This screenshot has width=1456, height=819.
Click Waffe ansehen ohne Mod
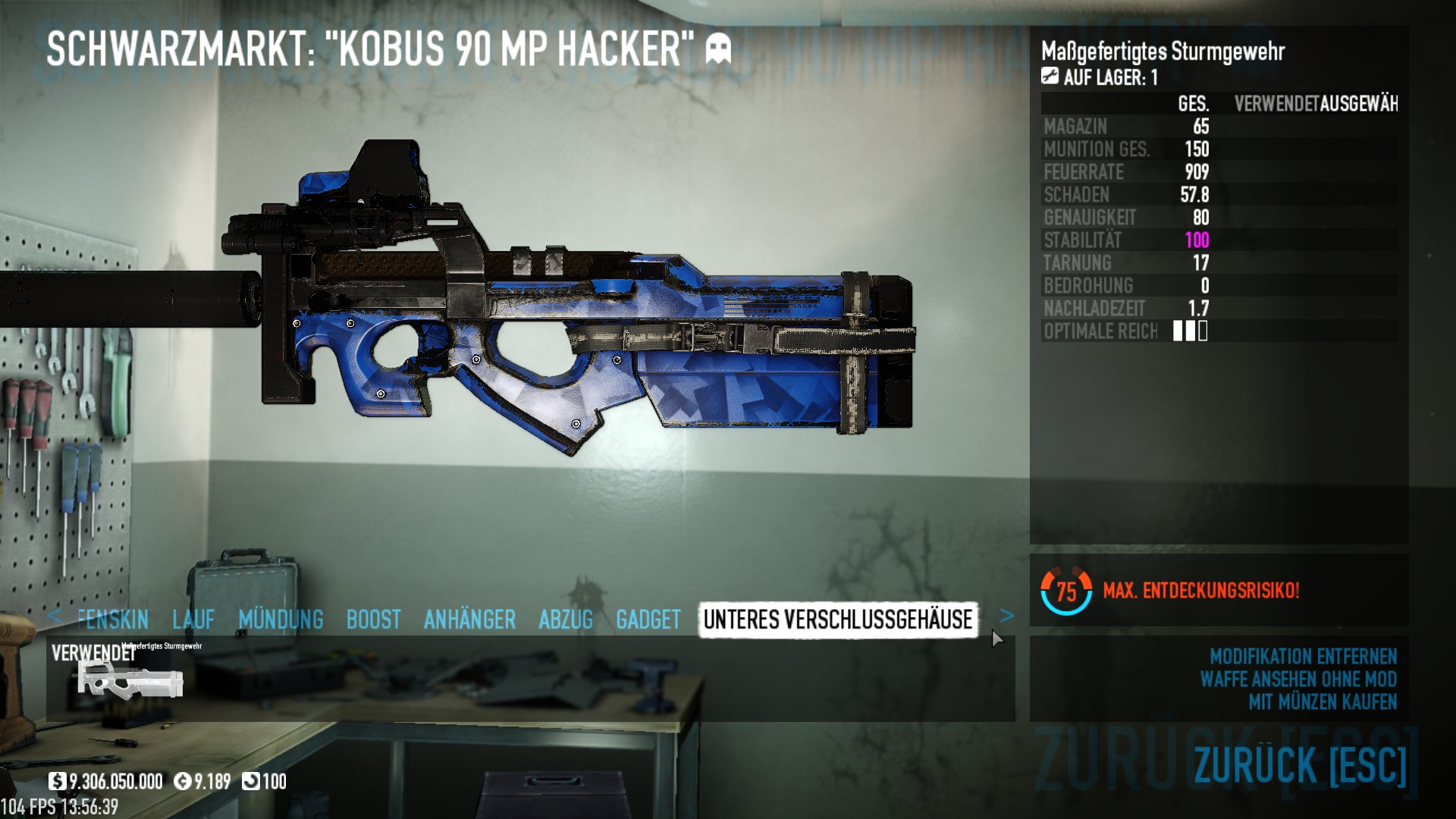point(1298,679)
